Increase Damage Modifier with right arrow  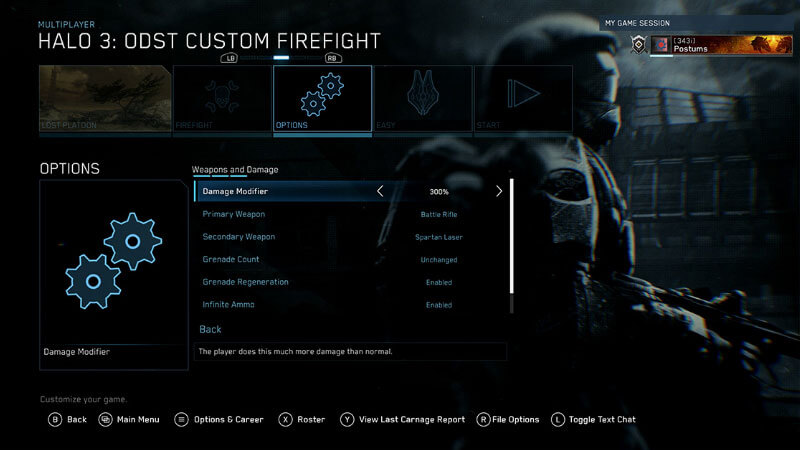[499, 191]
